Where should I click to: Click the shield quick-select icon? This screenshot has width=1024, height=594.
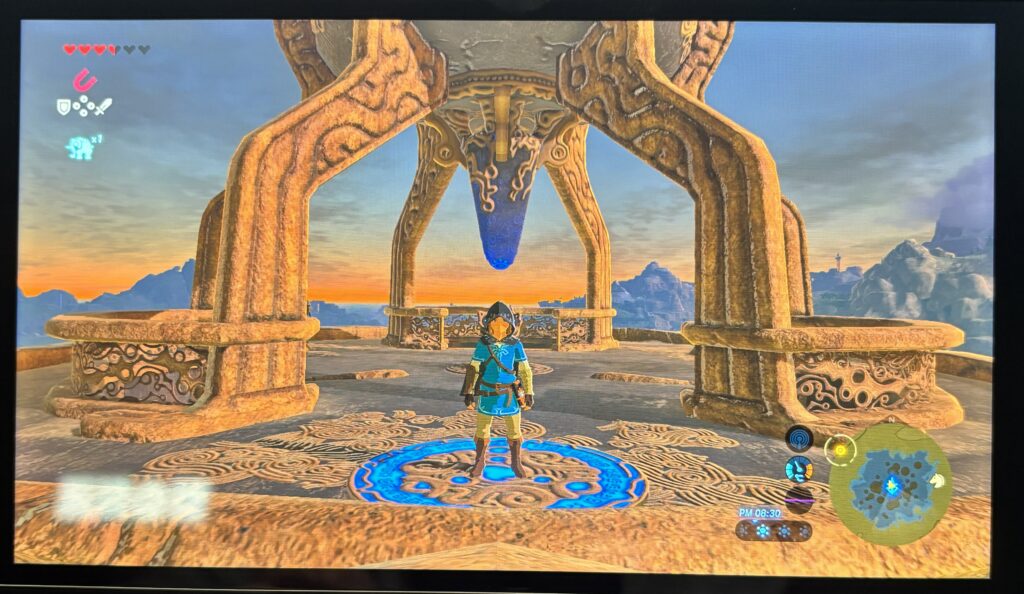tap(64, 106)
